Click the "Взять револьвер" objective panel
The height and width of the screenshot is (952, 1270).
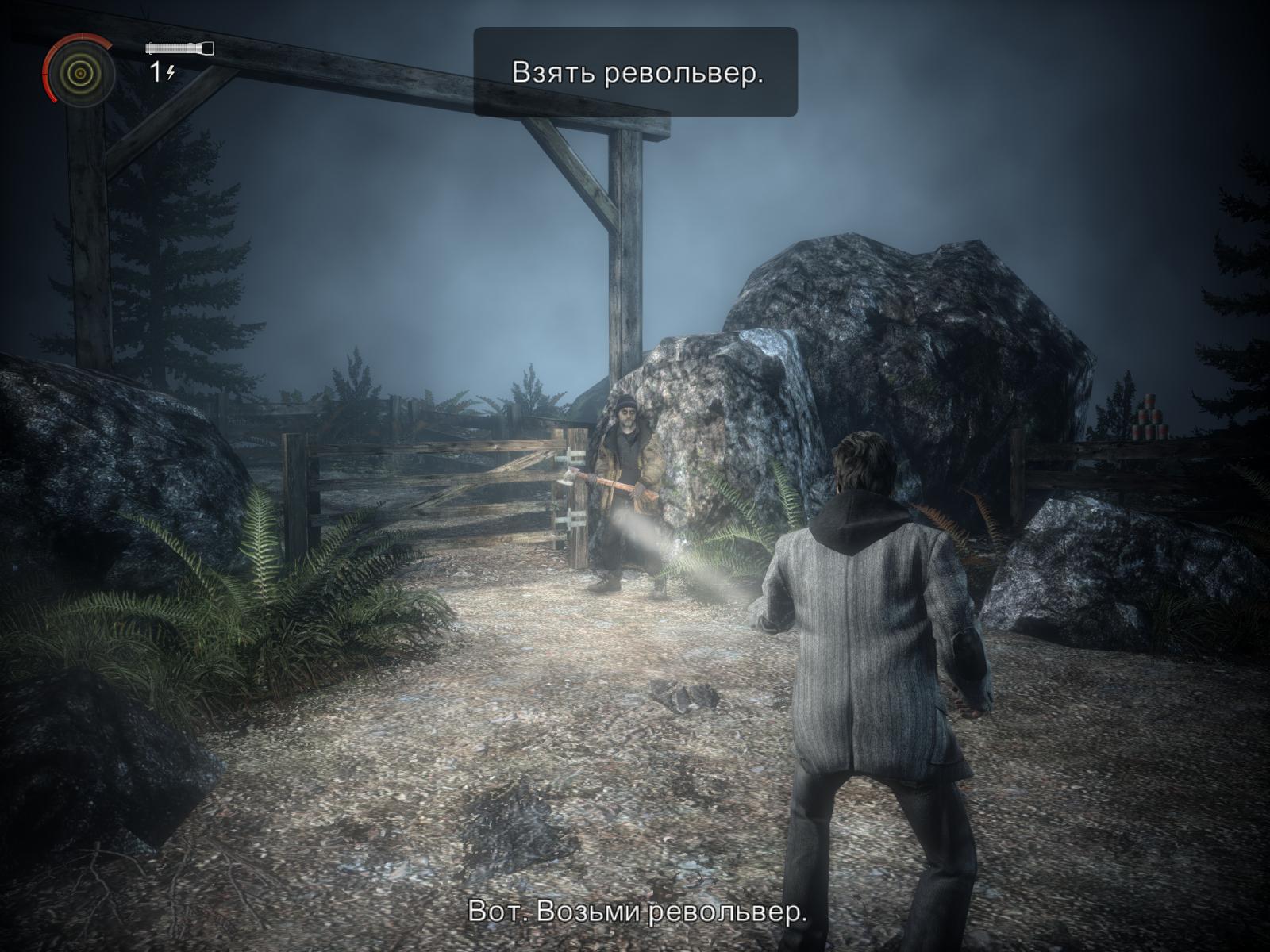pyautogui.click(x=636, y=72)
